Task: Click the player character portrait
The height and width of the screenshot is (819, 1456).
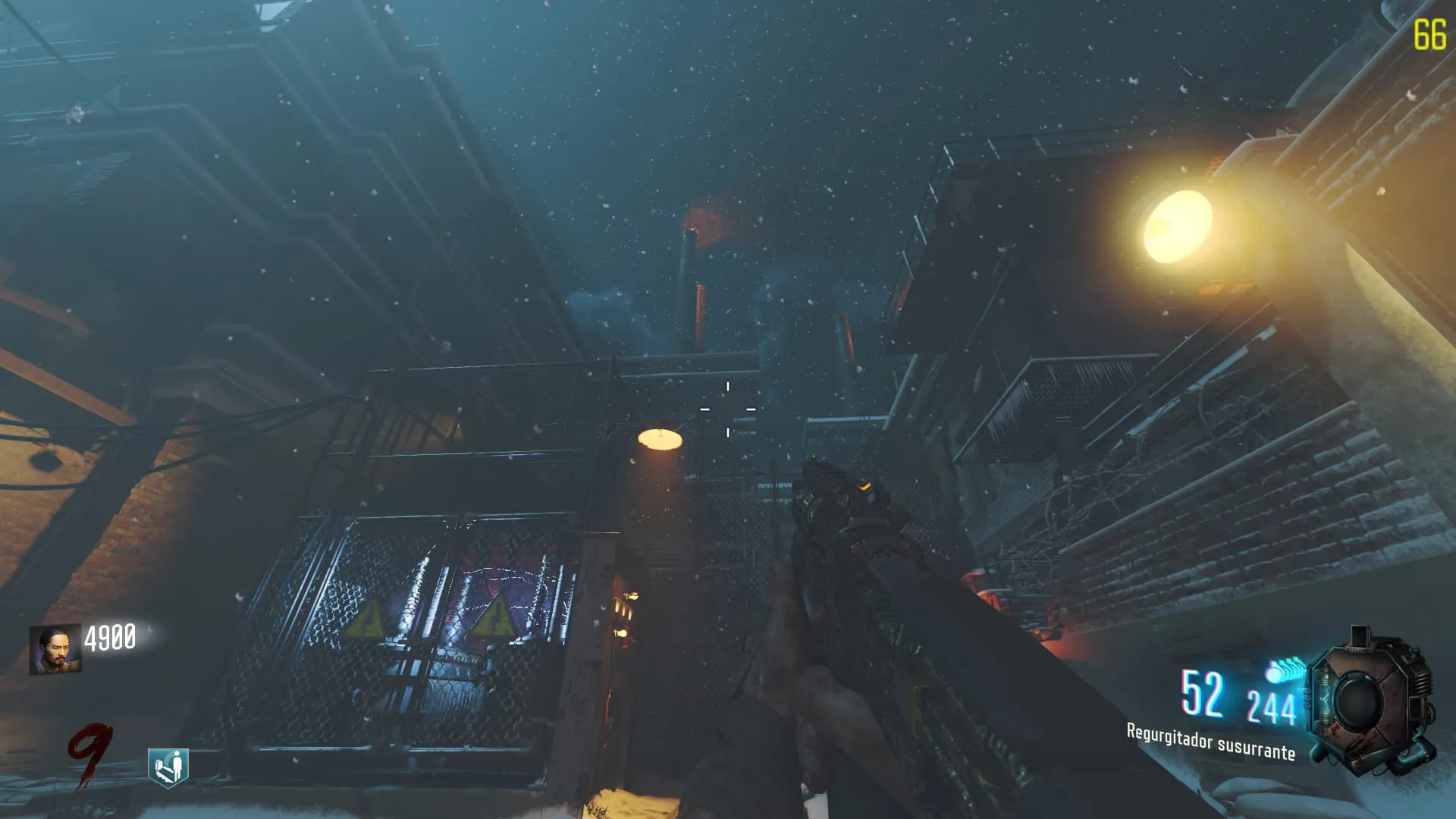Action: point(55,649)
